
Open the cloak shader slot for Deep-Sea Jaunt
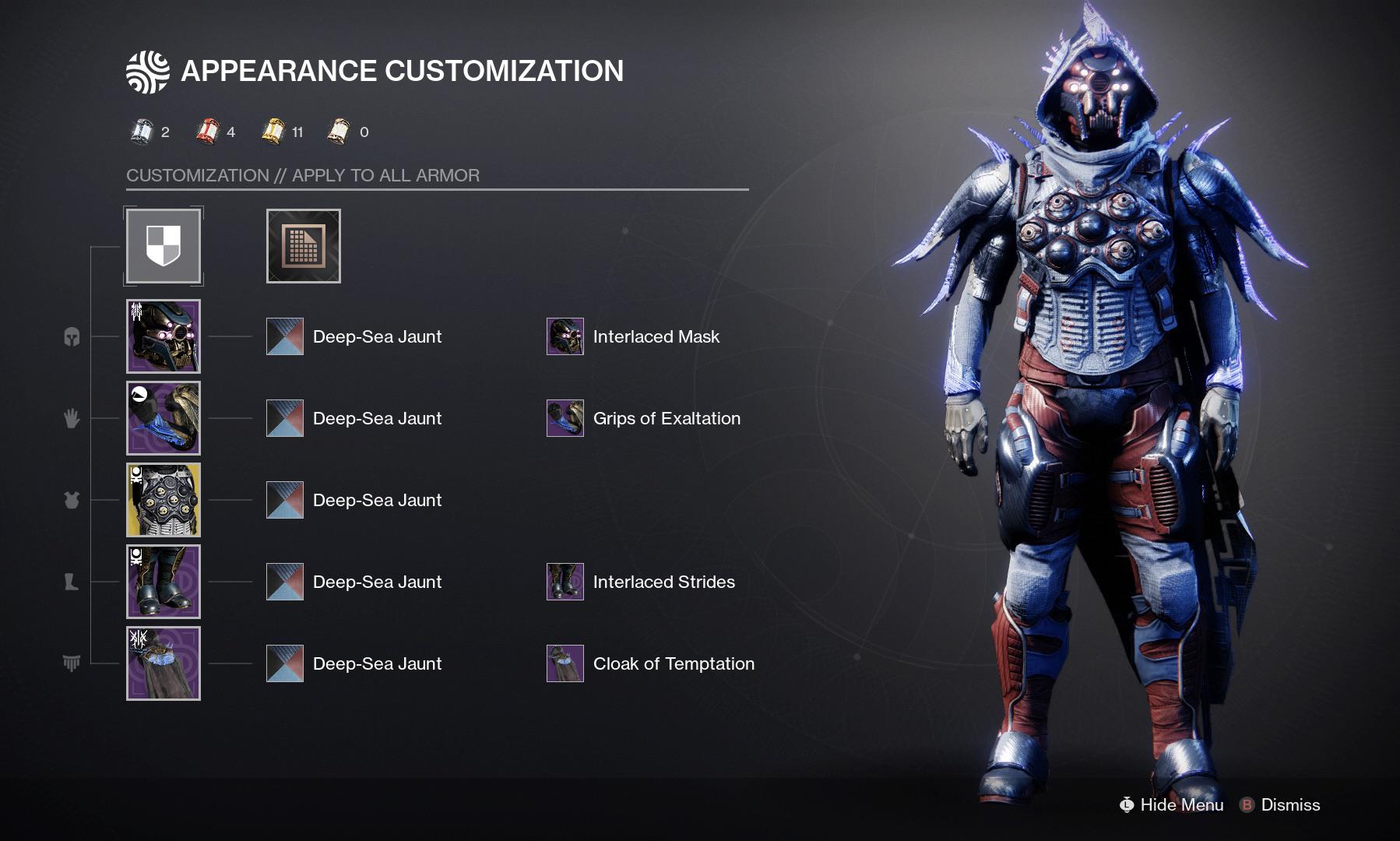tap(284, 663)
